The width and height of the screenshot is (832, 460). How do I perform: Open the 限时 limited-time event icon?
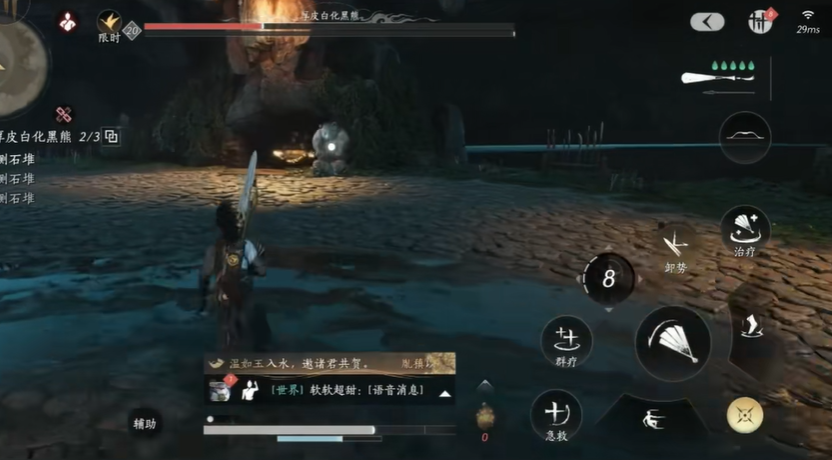click(x=109, y=23)
